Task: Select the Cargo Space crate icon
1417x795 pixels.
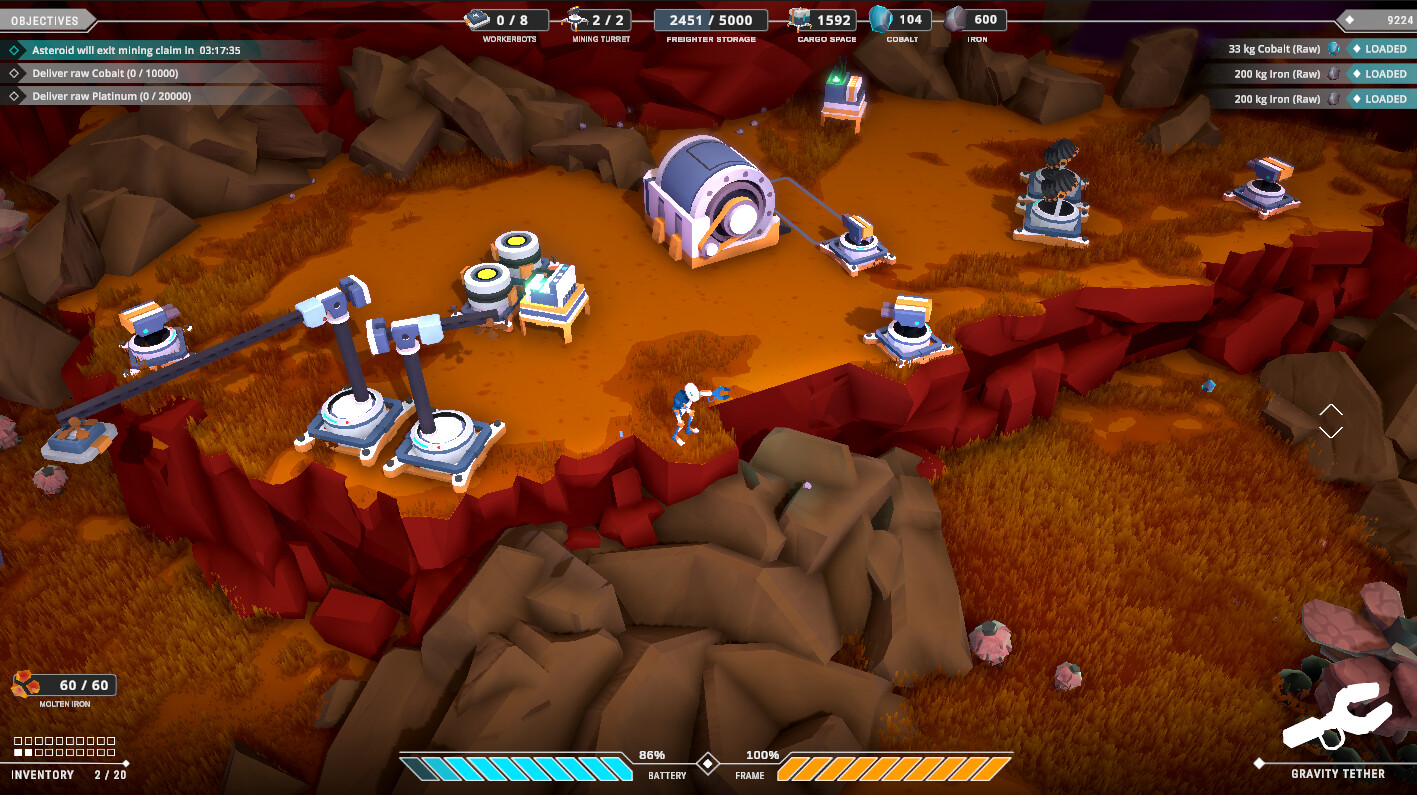Action: click(798, 19)
